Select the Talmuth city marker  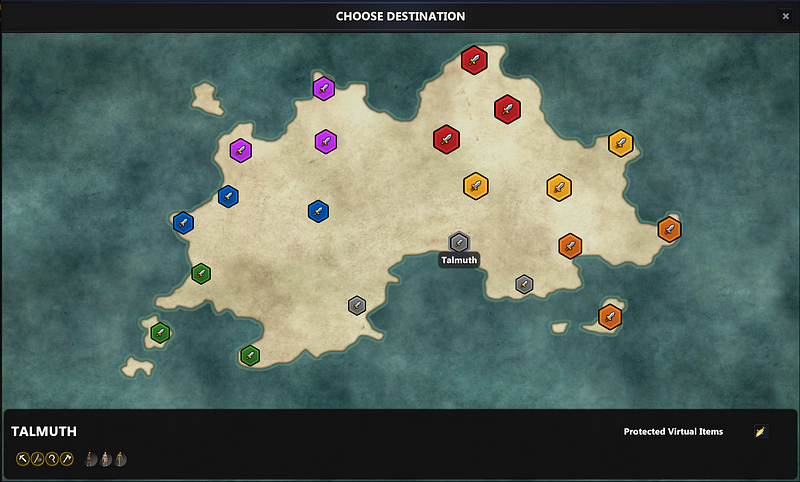(459, 243)
